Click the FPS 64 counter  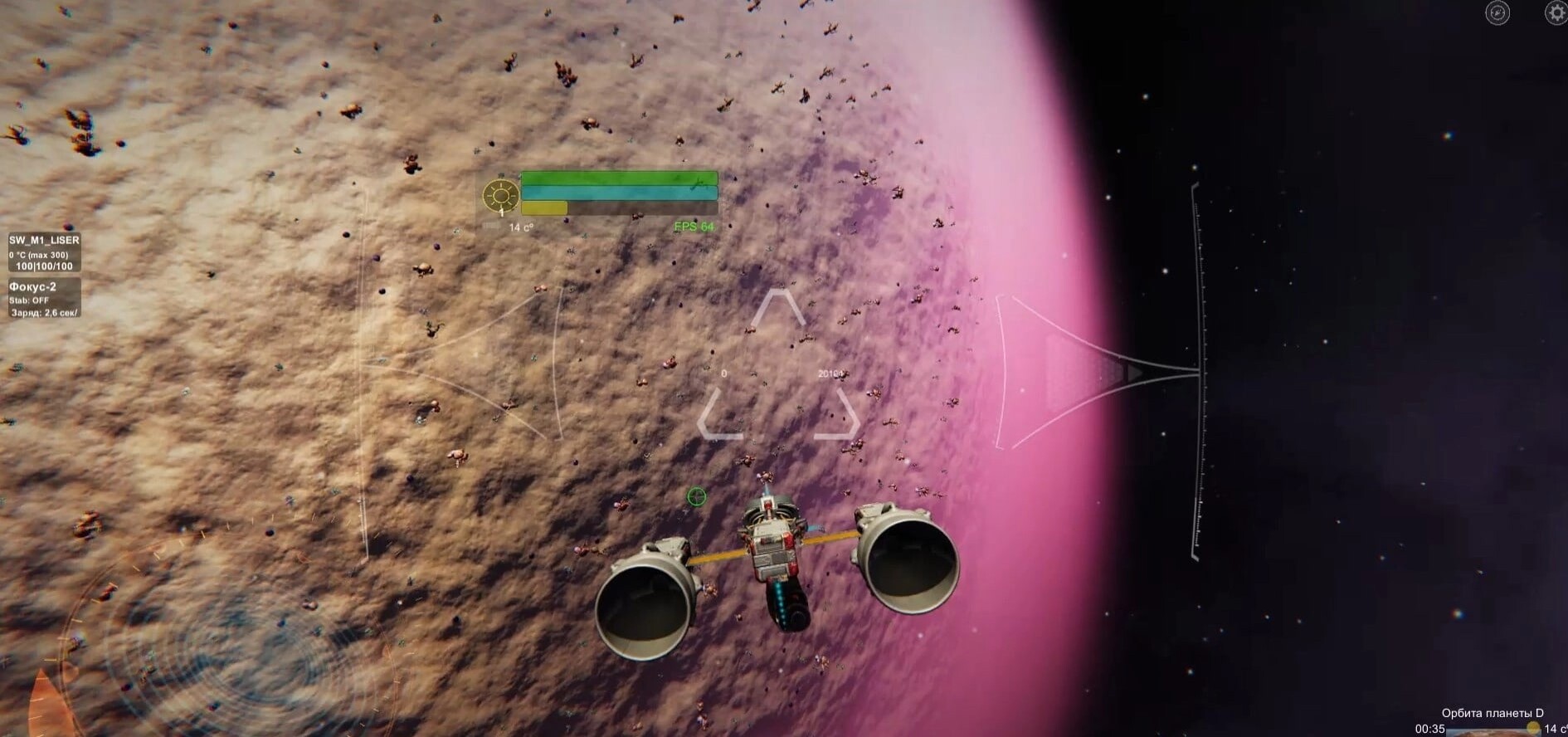(694, 224)
